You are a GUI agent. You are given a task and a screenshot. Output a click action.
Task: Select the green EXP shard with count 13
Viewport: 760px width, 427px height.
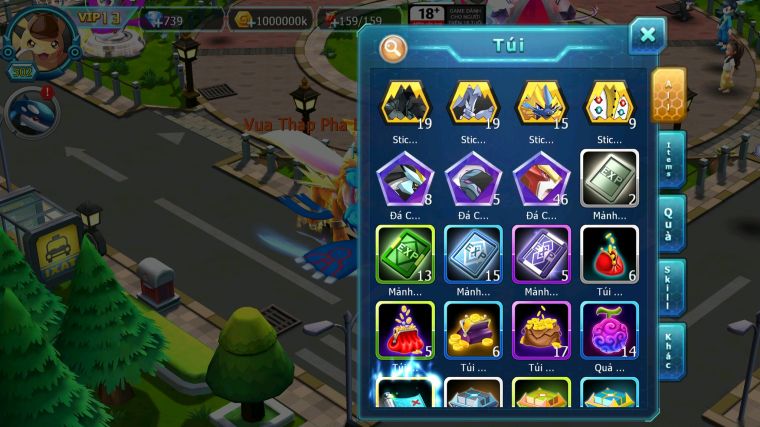tap(404, 252)
